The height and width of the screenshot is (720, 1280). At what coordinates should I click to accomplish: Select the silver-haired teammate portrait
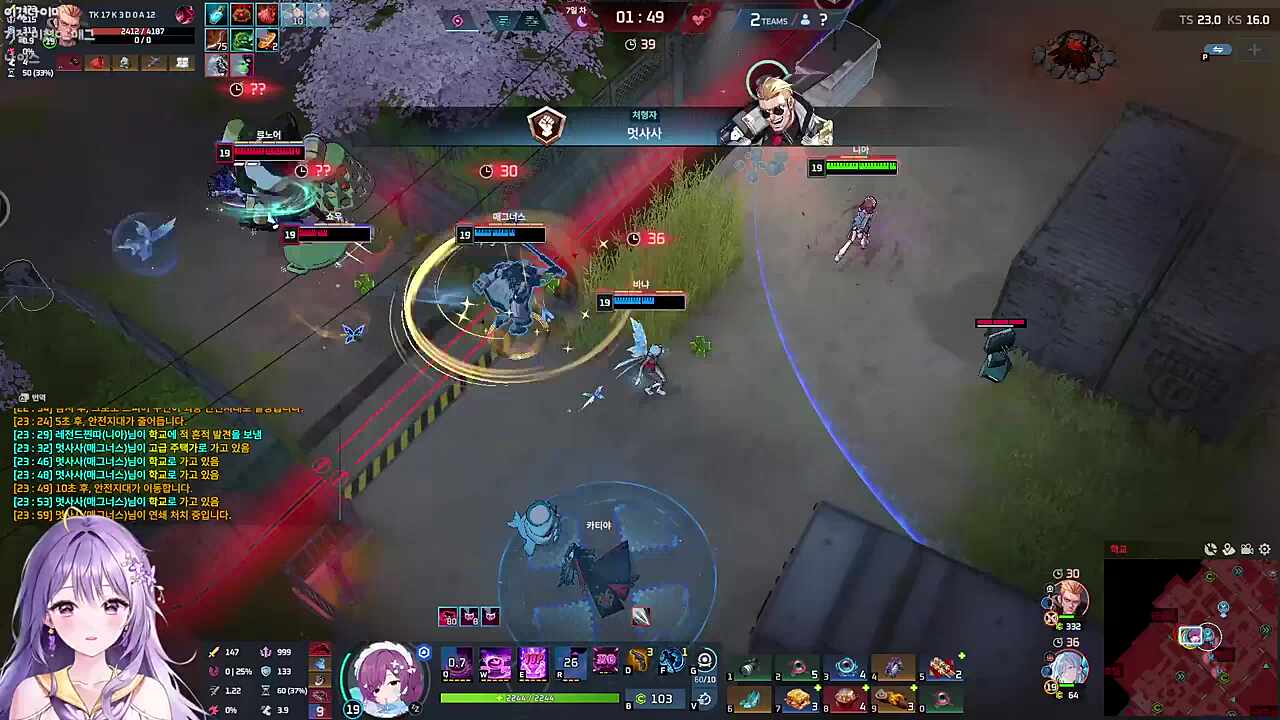(x=1067, y=669)
